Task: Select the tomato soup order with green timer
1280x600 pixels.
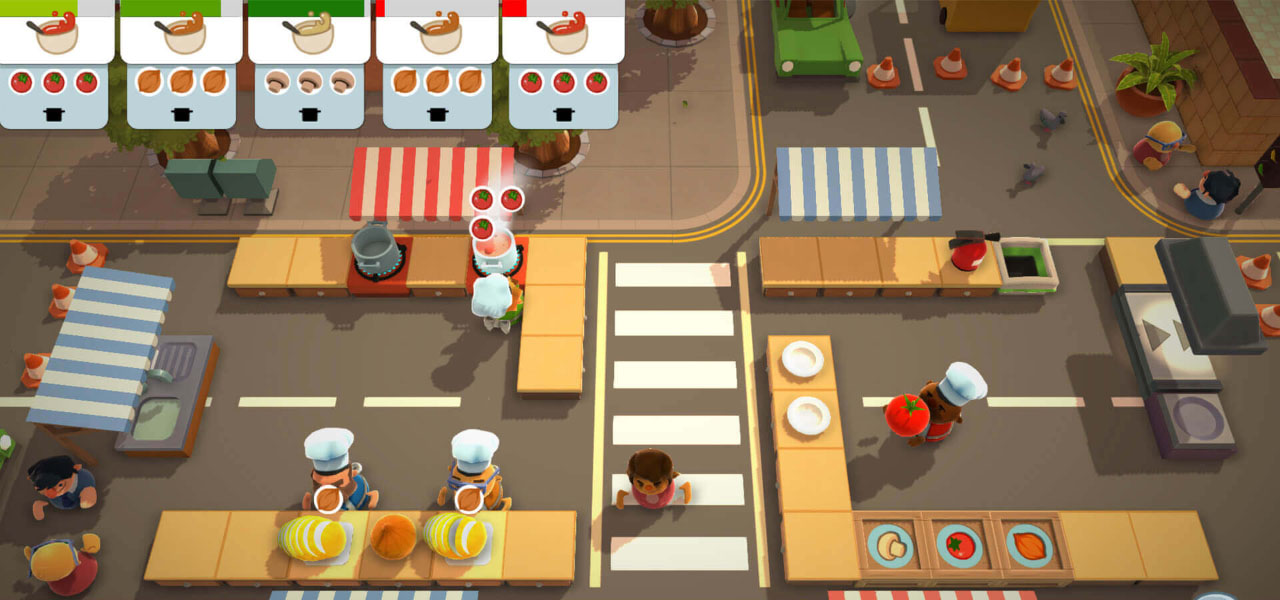Action: point(54,65)
